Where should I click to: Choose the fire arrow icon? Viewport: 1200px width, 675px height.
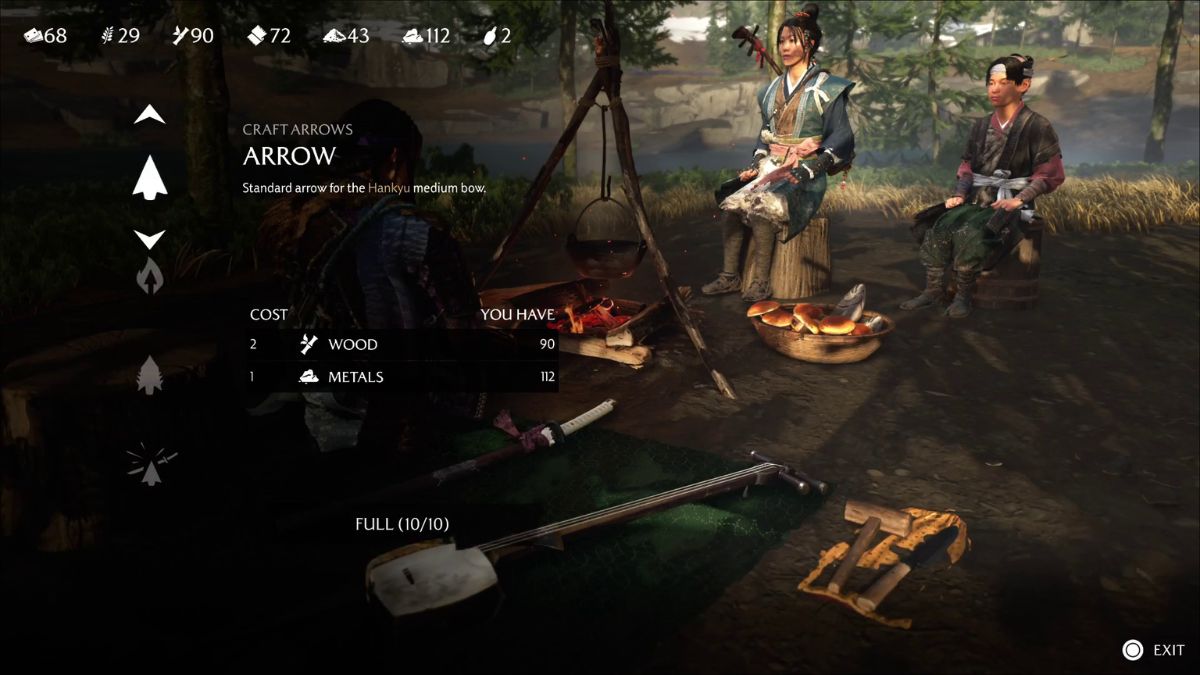(150, 276)
